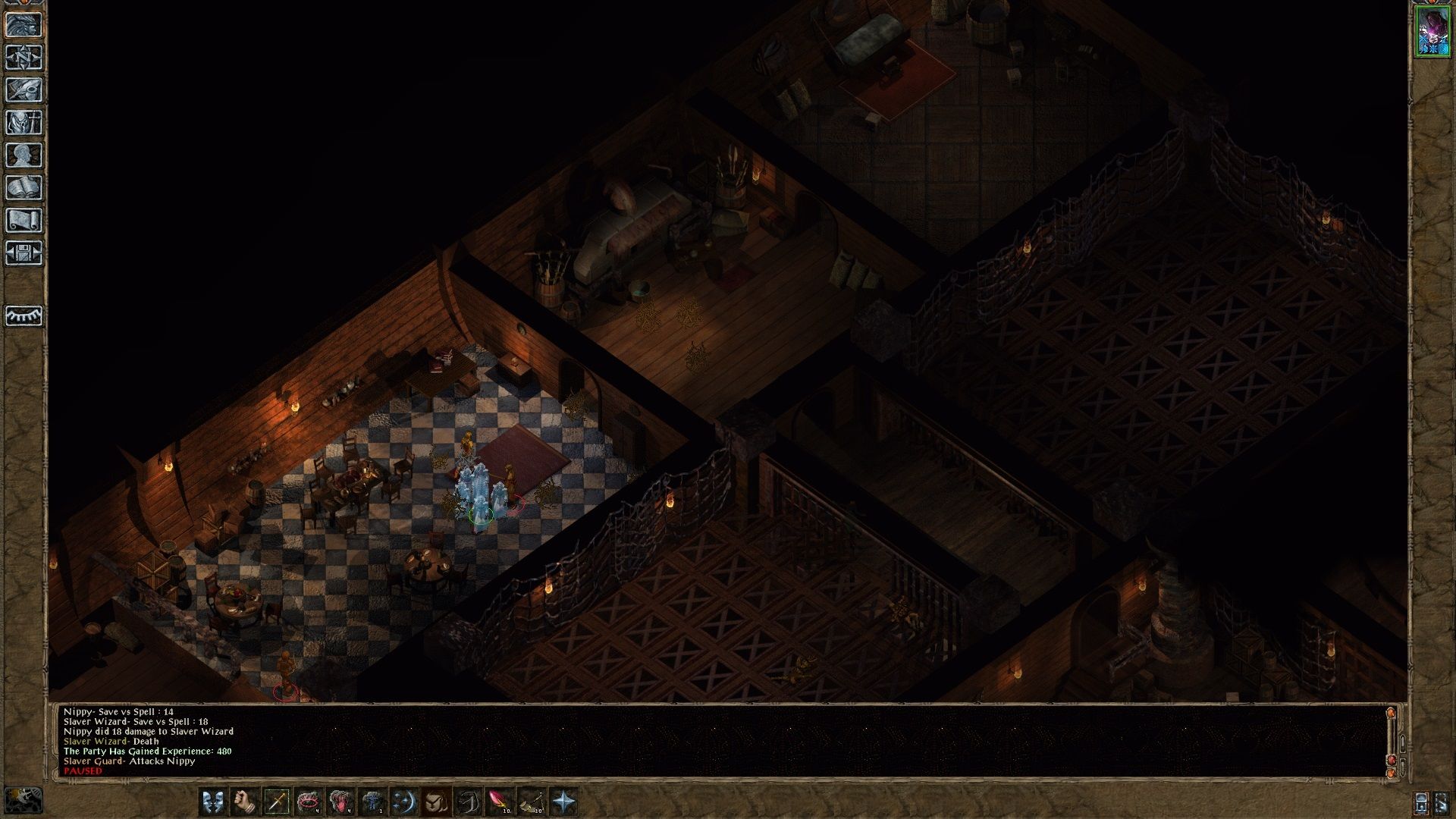Open the area map compass button
The width and height of the screenshot is (1456, 819).
coord(24,57)
